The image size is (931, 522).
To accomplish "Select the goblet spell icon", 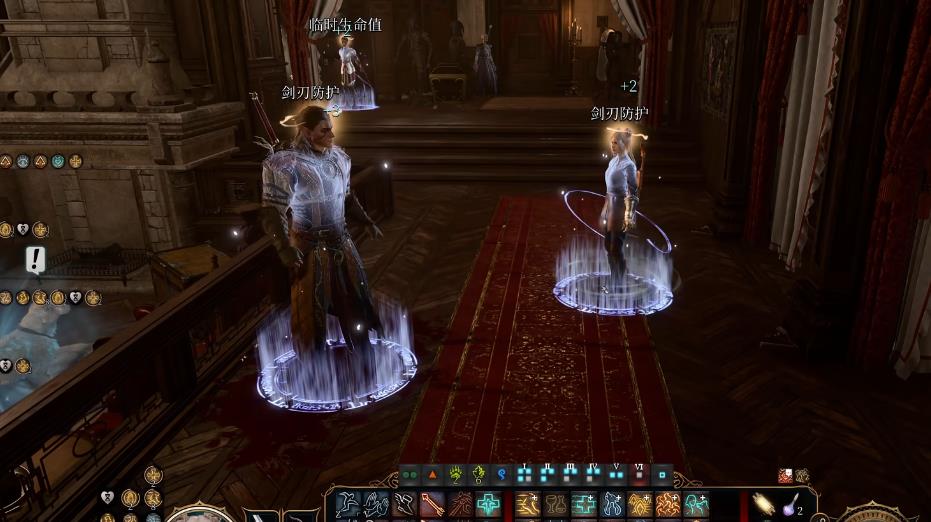I will click(556, 505).
